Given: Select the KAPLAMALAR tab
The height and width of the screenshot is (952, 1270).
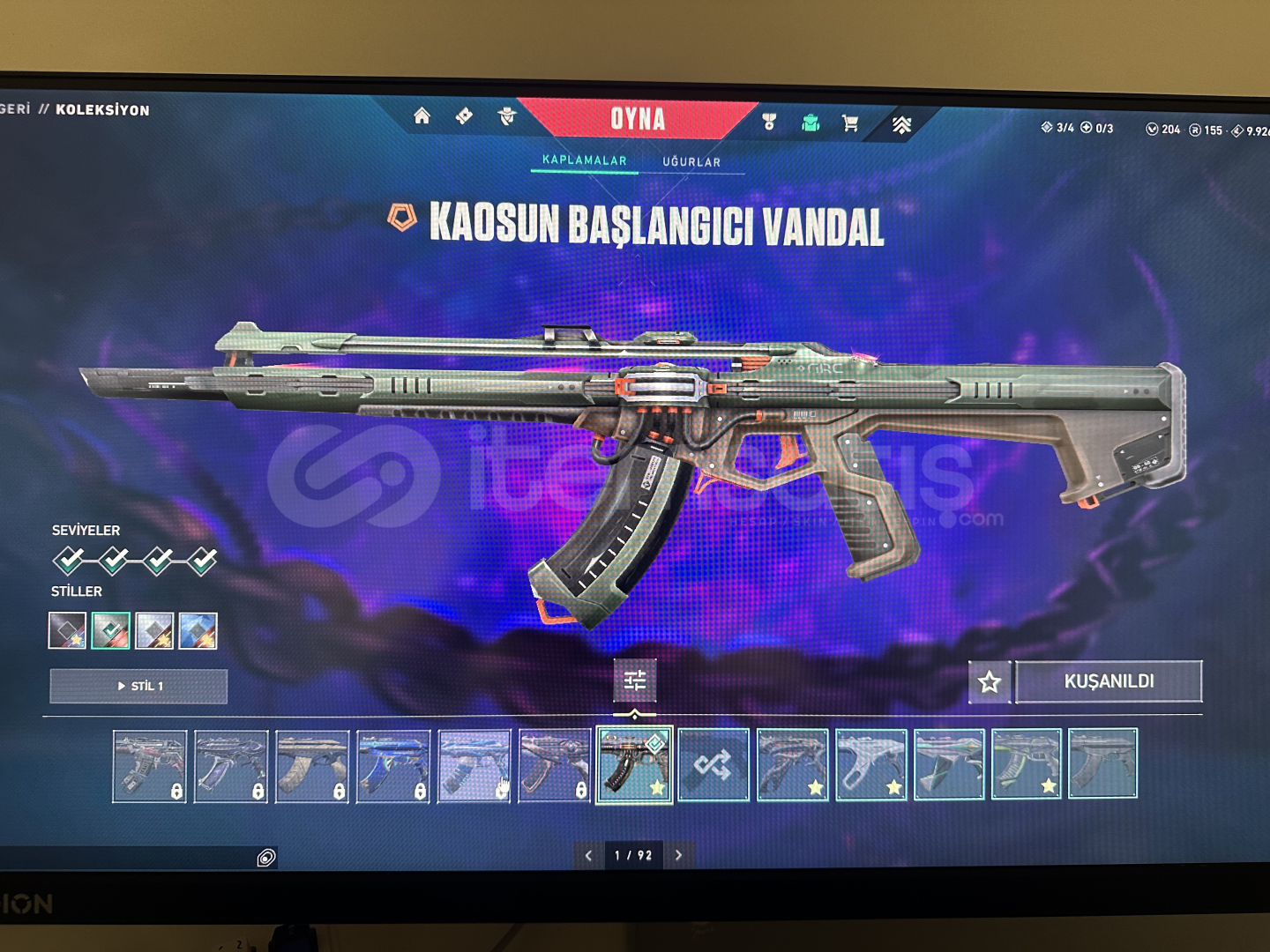Looking at the screenshot, I should tap(583, 161).
